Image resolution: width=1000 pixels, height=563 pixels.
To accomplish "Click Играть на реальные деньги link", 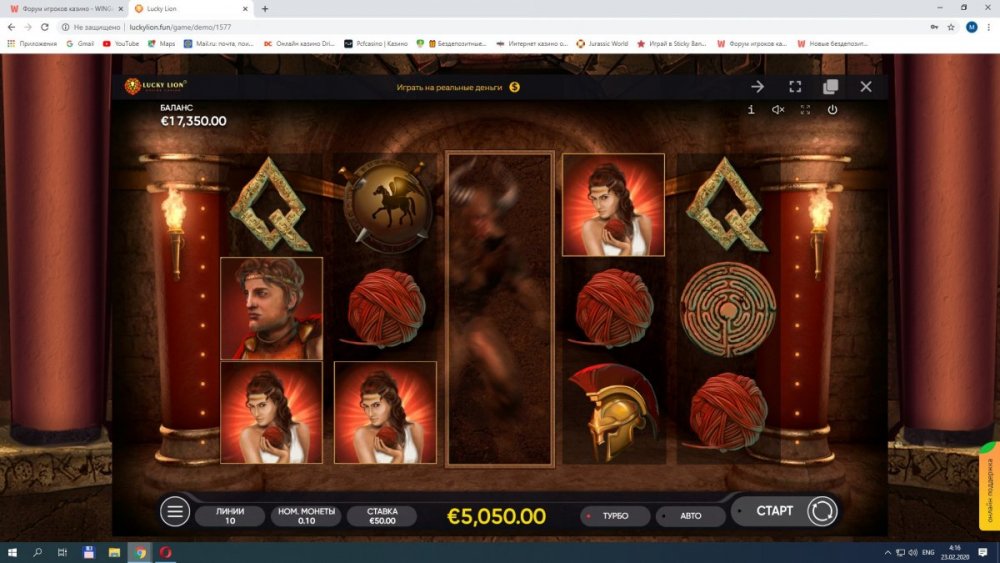I will [x=449, y=87].
